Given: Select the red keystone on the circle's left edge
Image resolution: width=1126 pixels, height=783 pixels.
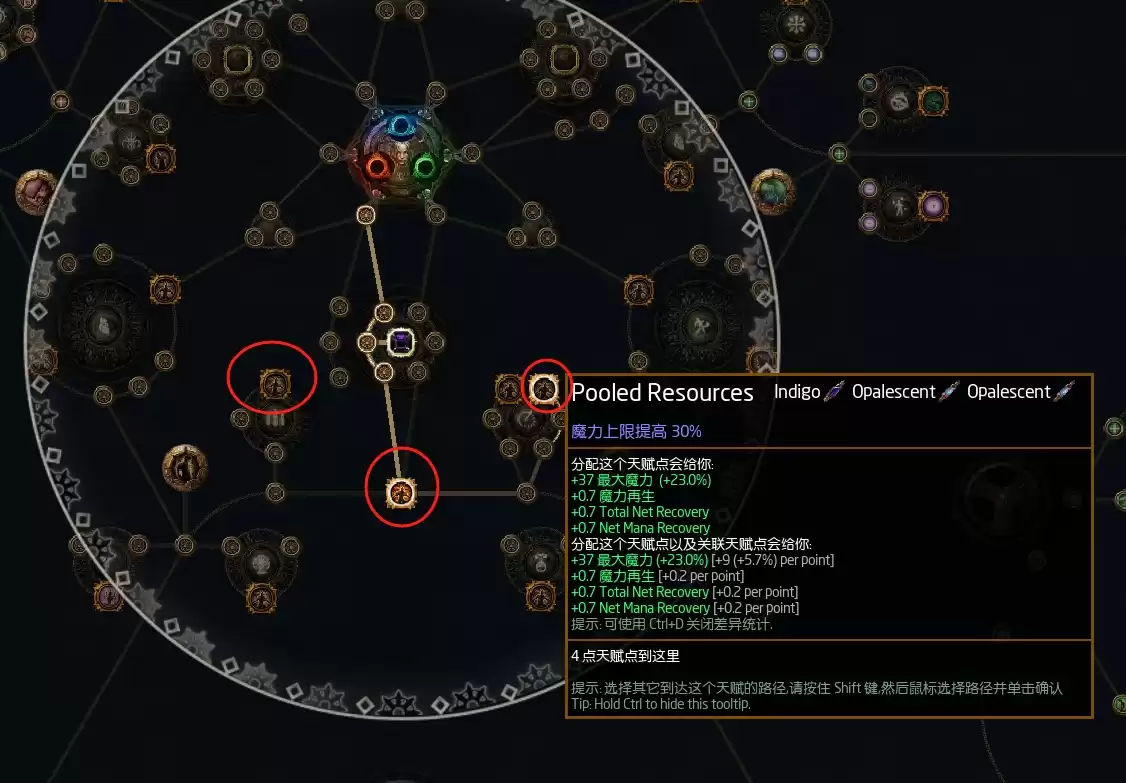Looking at the screenshot, I should tap(35, 189).
